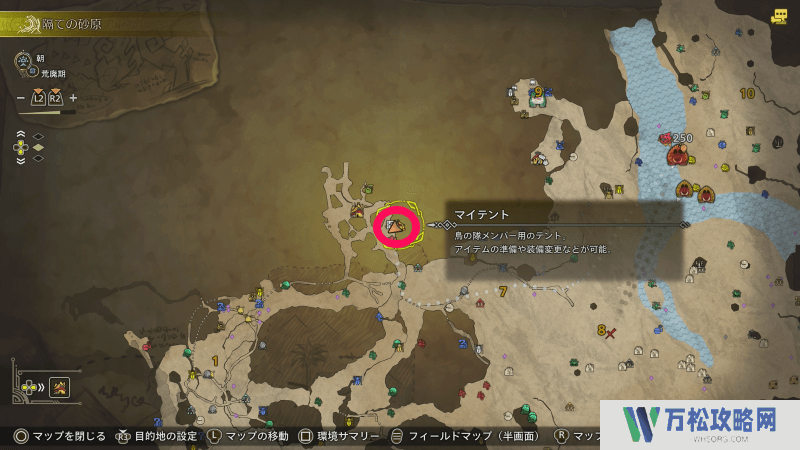Open the map filter icon with orange tent
Viewport: 800px width, 450px height.
59,387
